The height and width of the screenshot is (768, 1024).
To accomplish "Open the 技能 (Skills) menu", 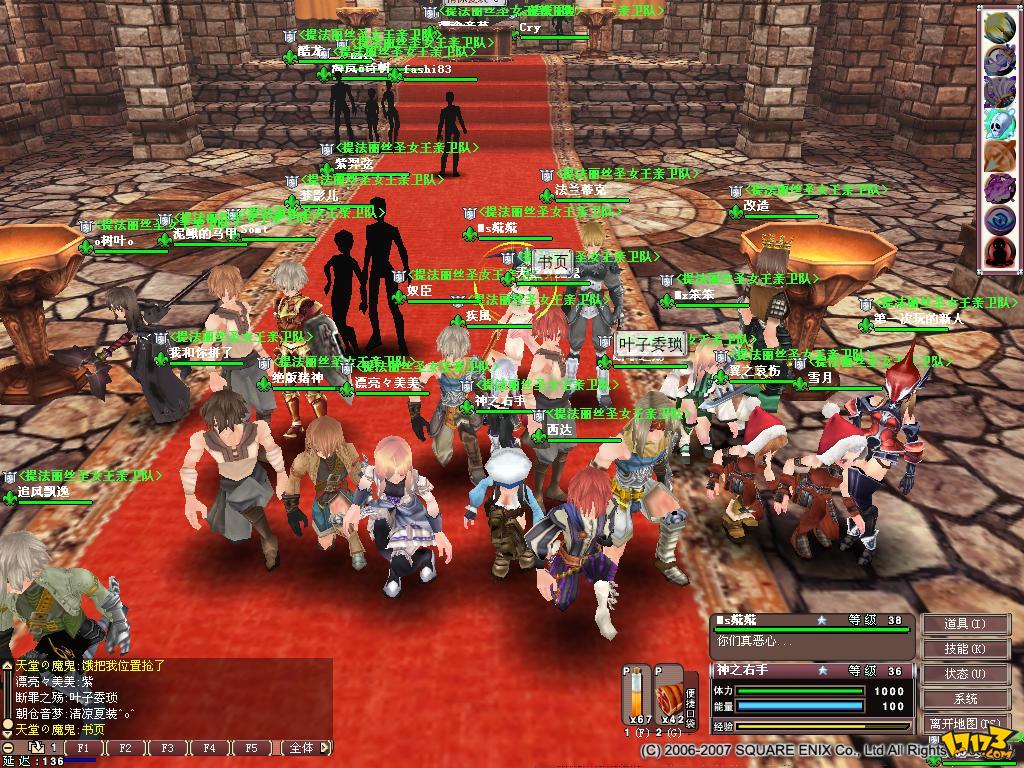I will [964, 649].
